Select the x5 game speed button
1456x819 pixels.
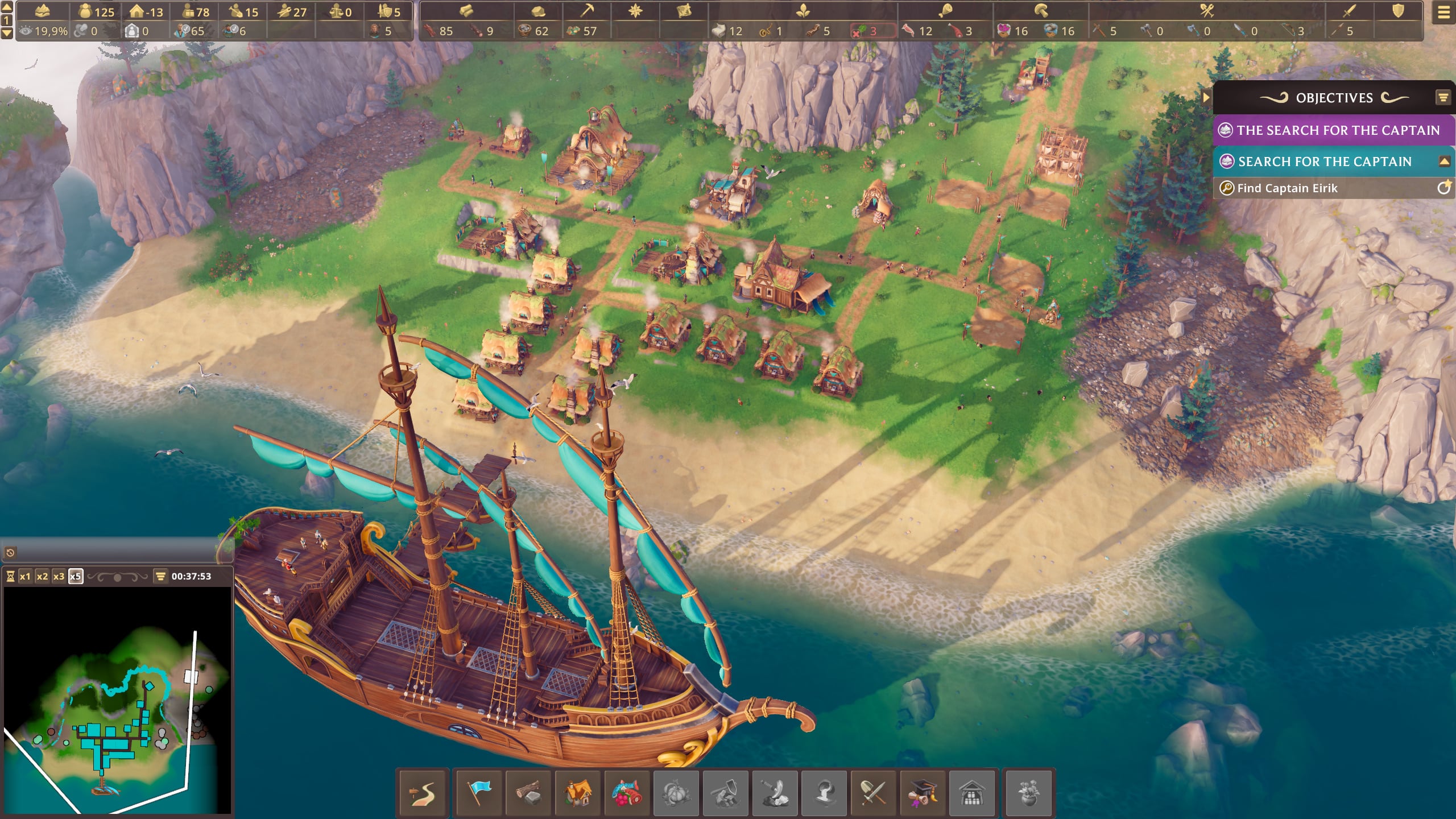[76, 576]
